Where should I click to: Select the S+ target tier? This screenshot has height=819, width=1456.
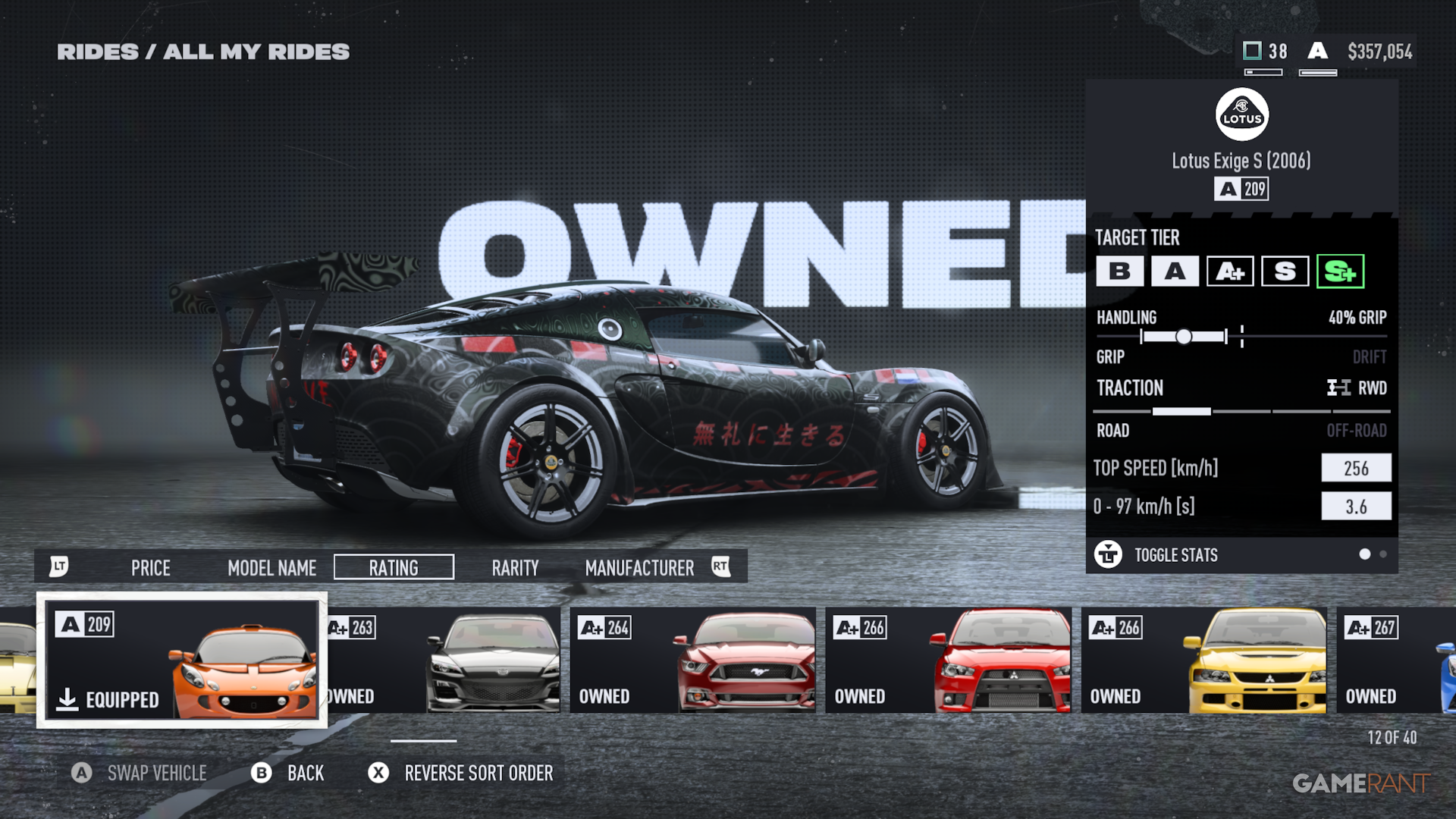1339,271
